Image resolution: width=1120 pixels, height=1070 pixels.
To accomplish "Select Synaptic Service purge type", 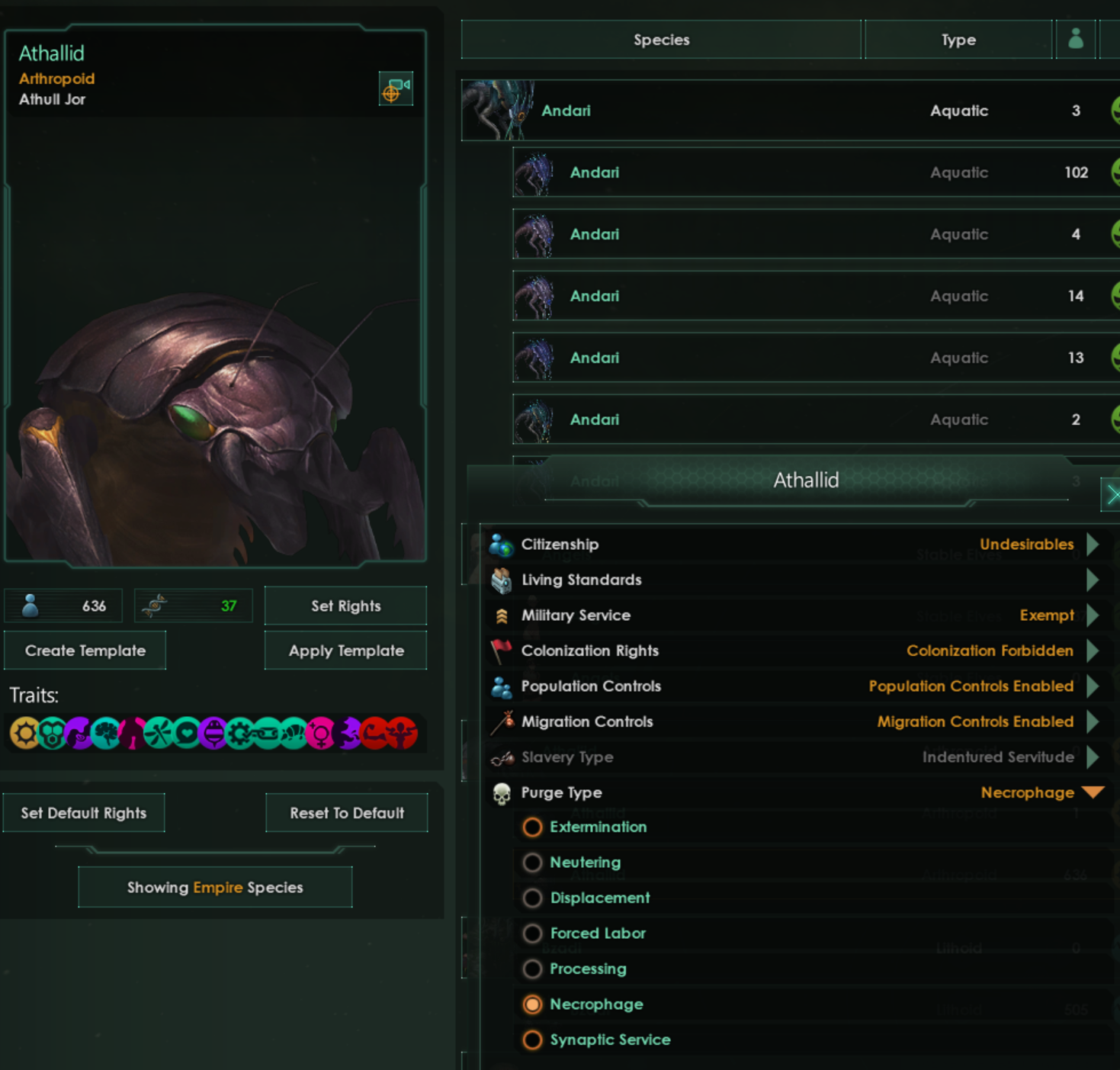I will coord(533,1040).
